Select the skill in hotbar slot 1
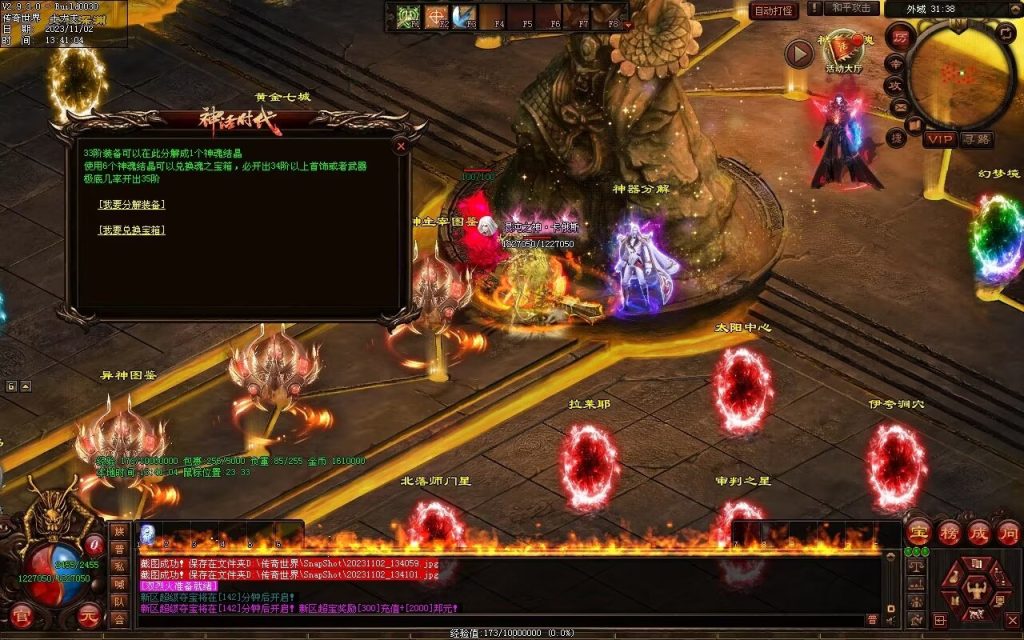1024x640 pixels. (x=407, y=17)
